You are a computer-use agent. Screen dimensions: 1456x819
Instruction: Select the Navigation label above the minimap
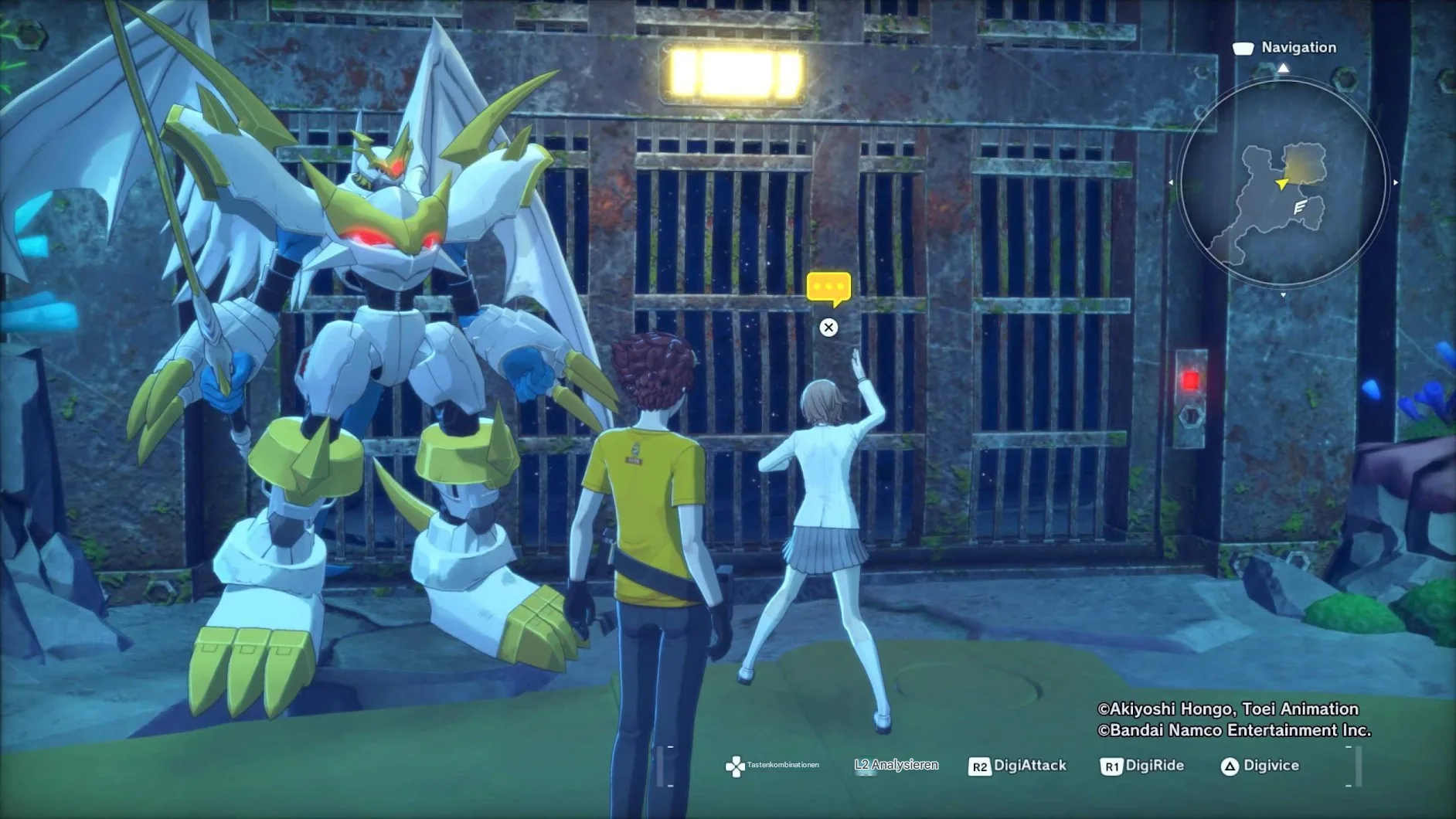tap(1298, 48)
